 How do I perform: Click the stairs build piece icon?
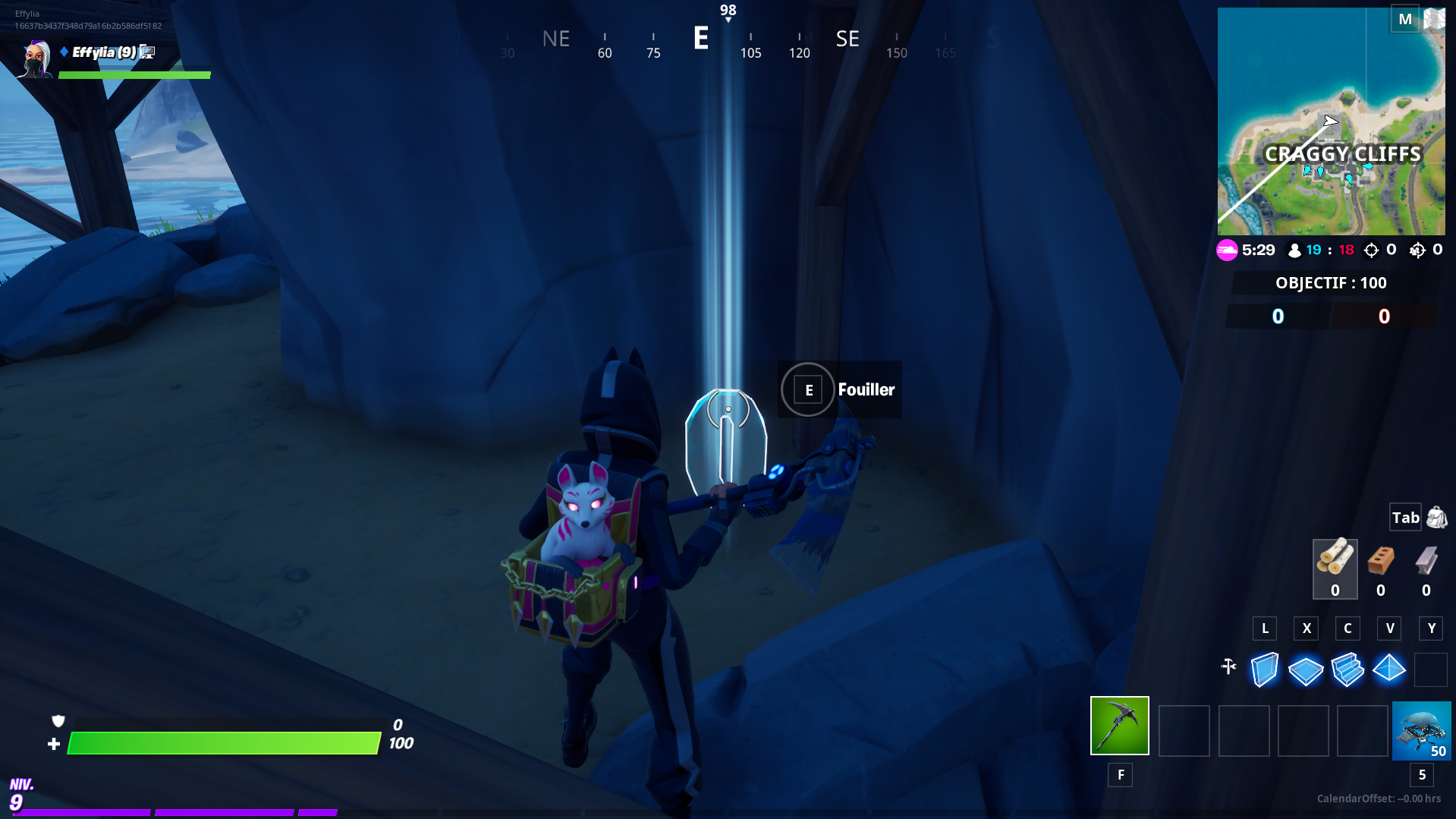click(1347, 669)
